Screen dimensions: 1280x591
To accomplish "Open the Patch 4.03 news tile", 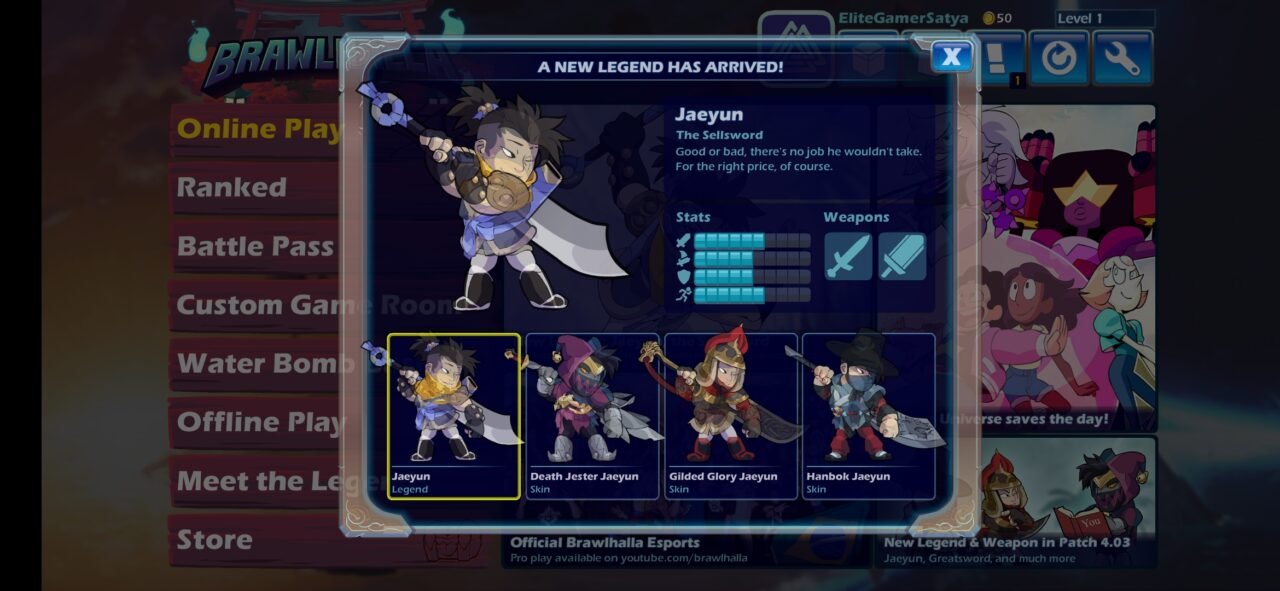I will pos(1016,503).
